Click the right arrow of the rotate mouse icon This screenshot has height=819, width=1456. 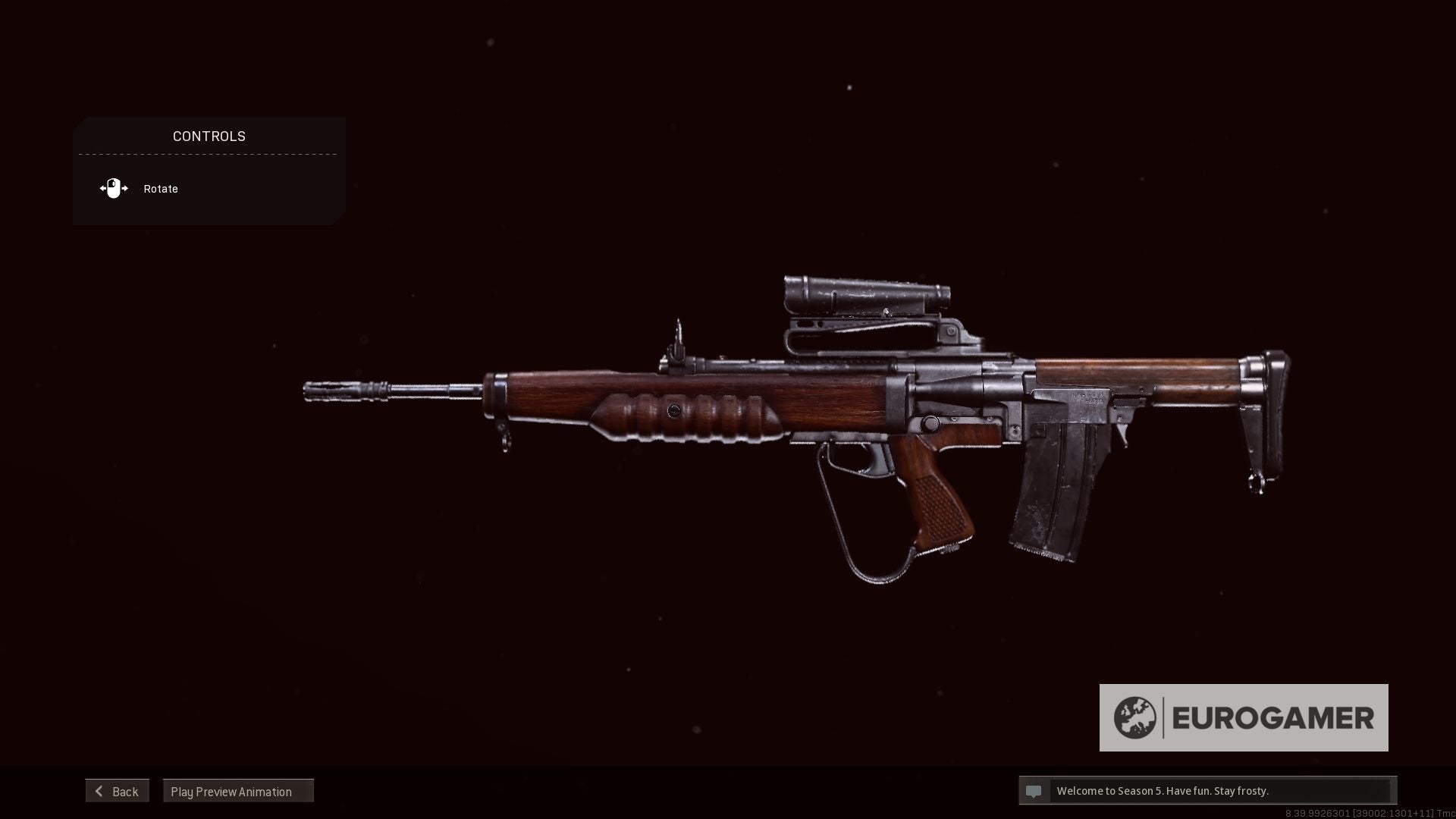point(124,188)
